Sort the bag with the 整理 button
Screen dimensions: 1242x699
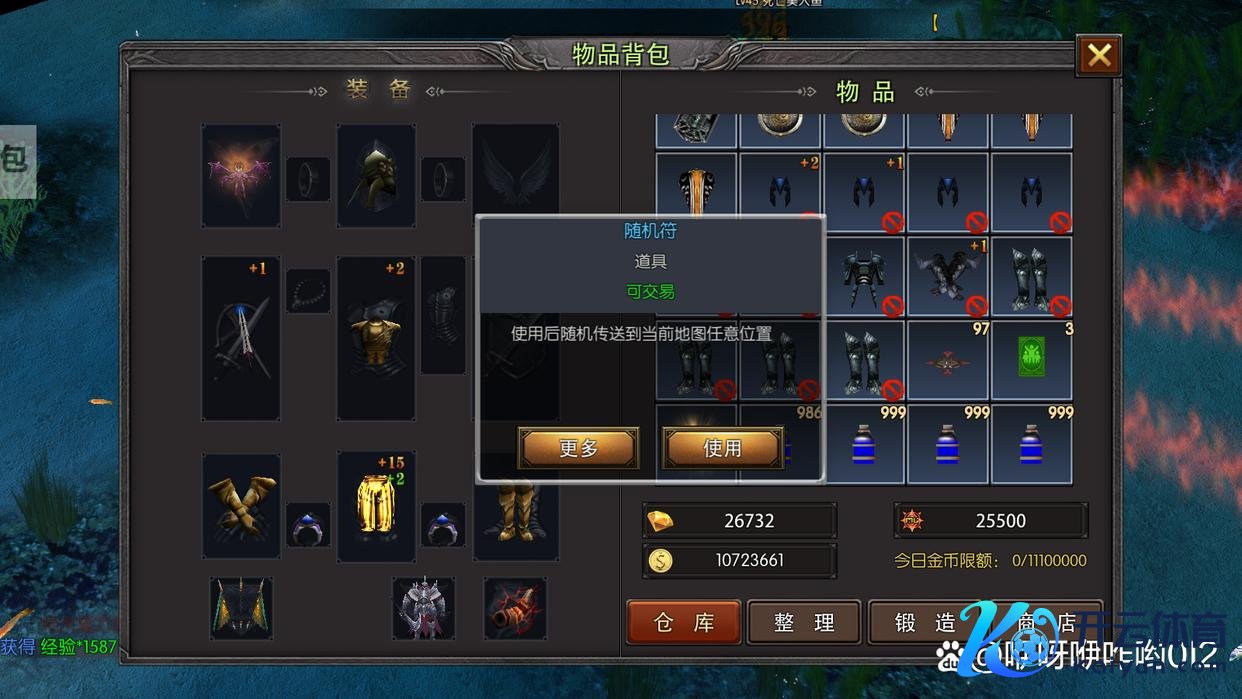[x=804, y=623]
